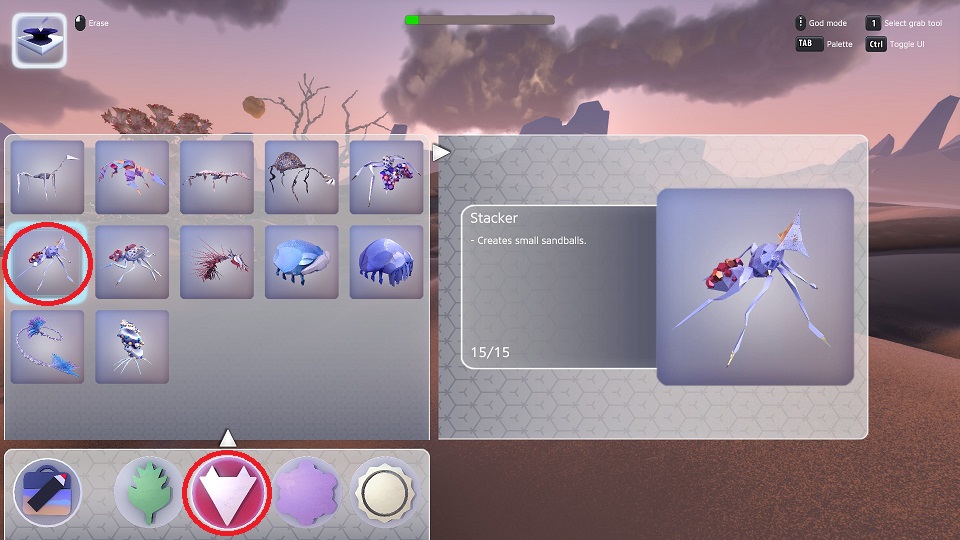Open the green leaf plants category
Screen dimensions: 960x540
148,492
